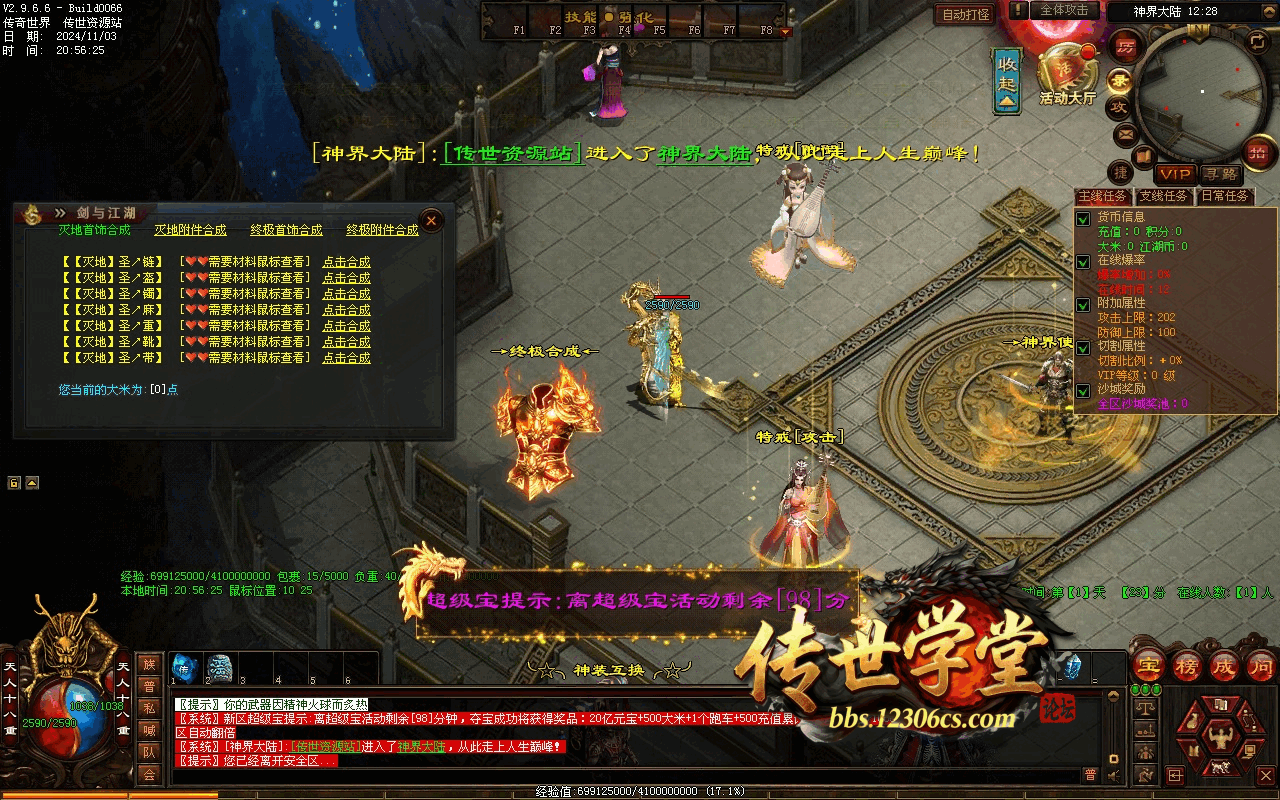Click 点击合成 for the 圣↗链 item
Viewport: 1280px width, 800px height.
[346, 262]
